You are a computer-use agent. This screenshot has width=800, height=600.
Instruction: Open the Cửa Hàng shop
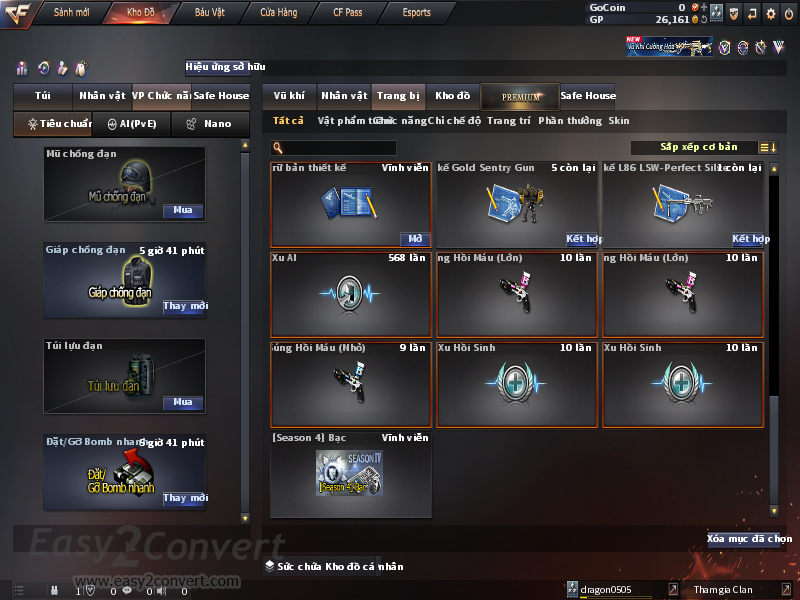[x=278, y=13]
